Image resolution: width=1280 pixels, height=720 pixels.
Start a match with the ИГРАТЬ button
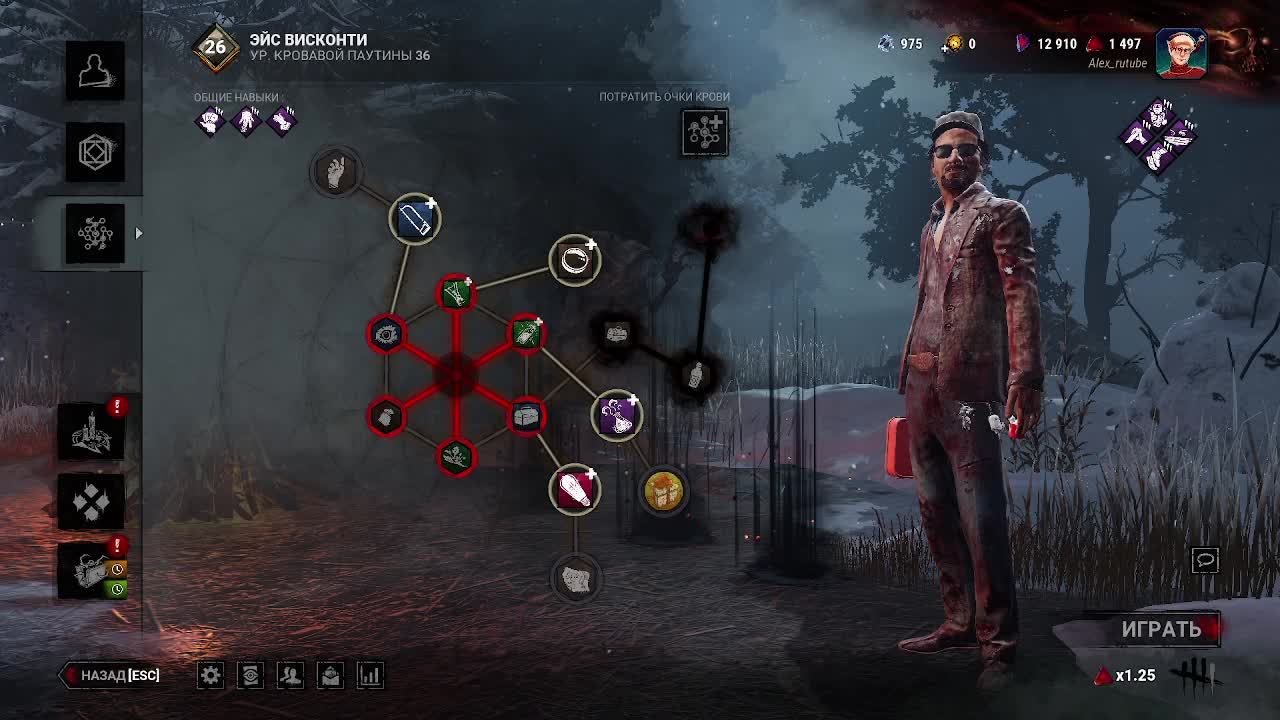[x=1160, y=629]
